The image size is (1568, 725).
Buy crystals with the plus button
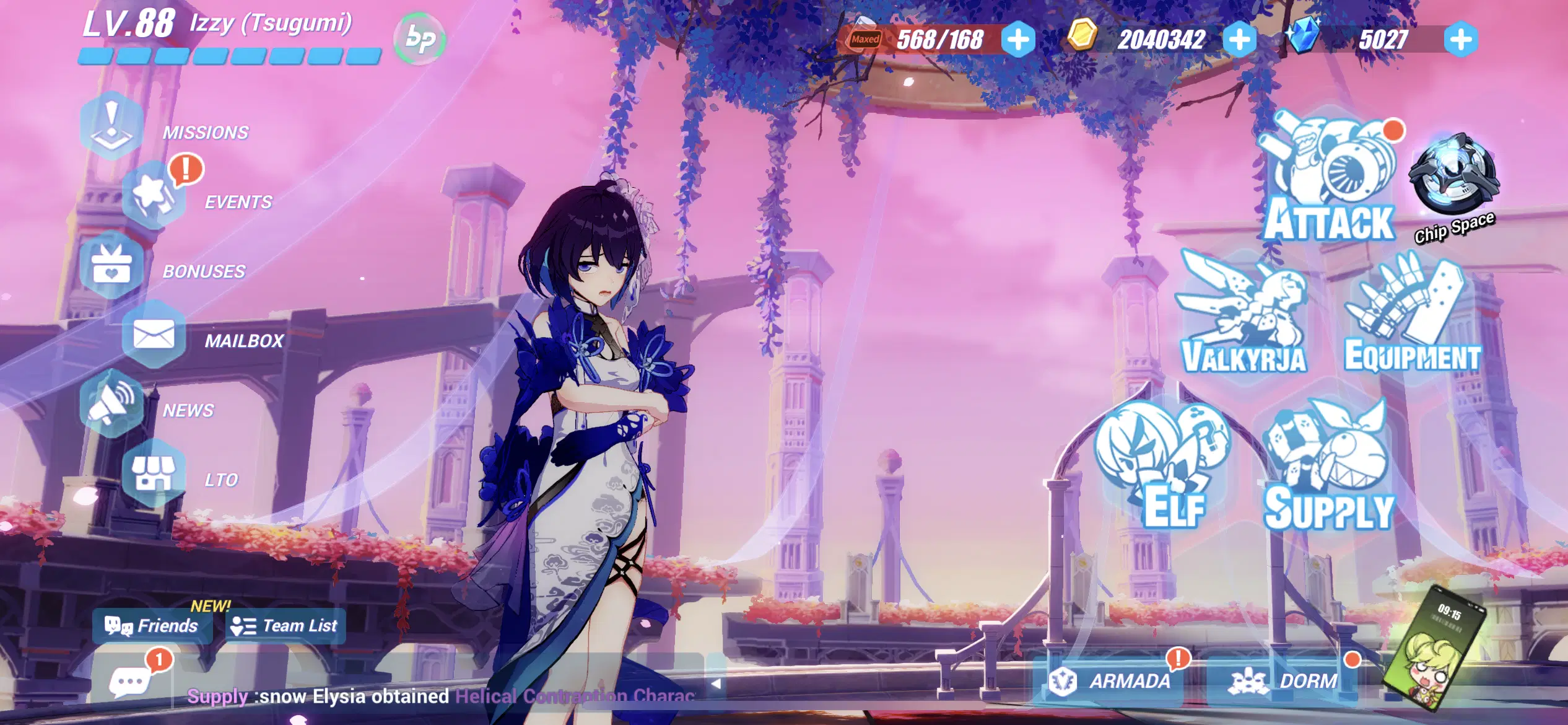(1461, 40)
